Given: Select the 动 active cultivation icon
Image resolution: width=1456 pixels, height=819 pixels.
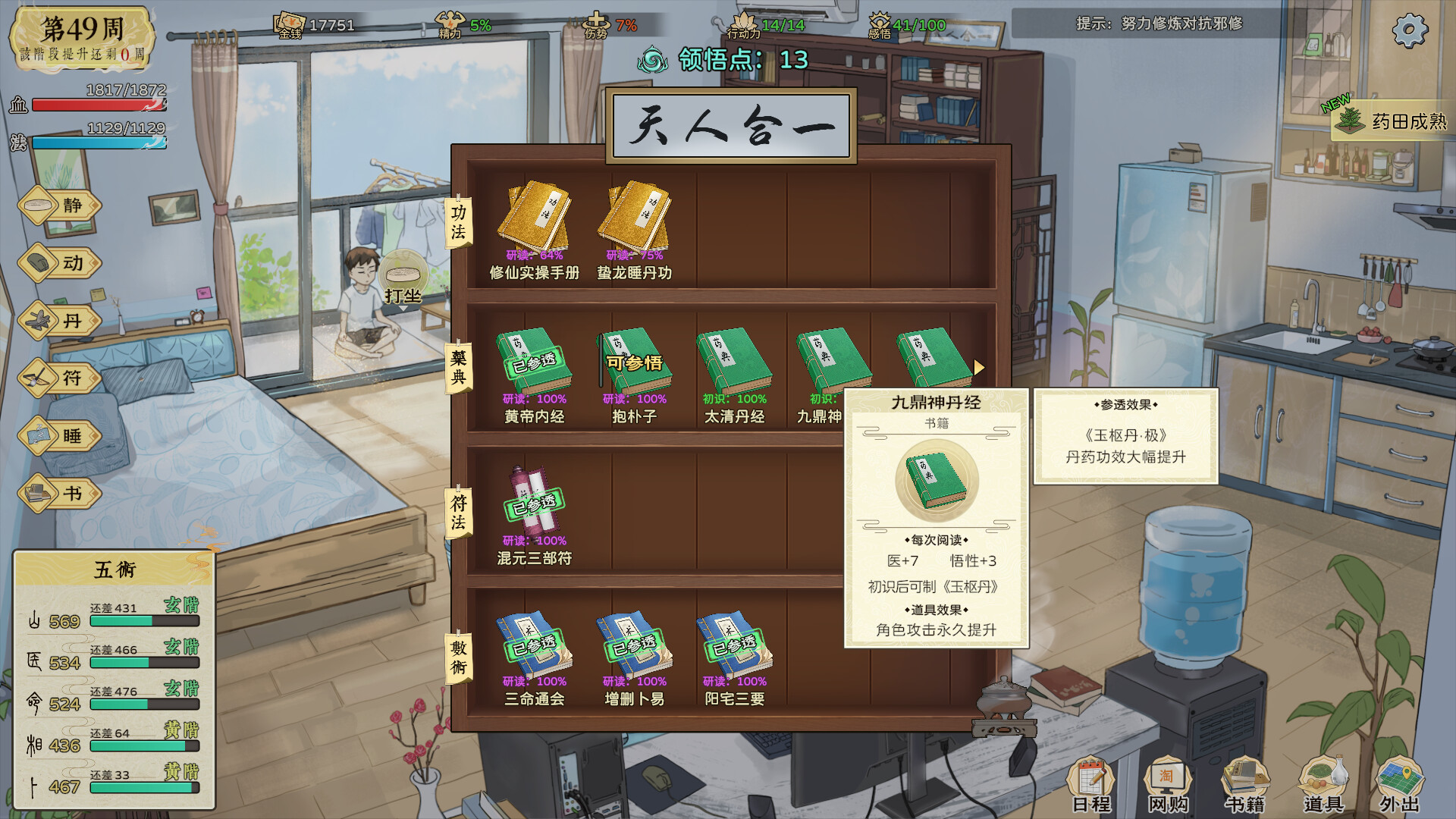Looking at the screenshot, I should tap(59, 264).
